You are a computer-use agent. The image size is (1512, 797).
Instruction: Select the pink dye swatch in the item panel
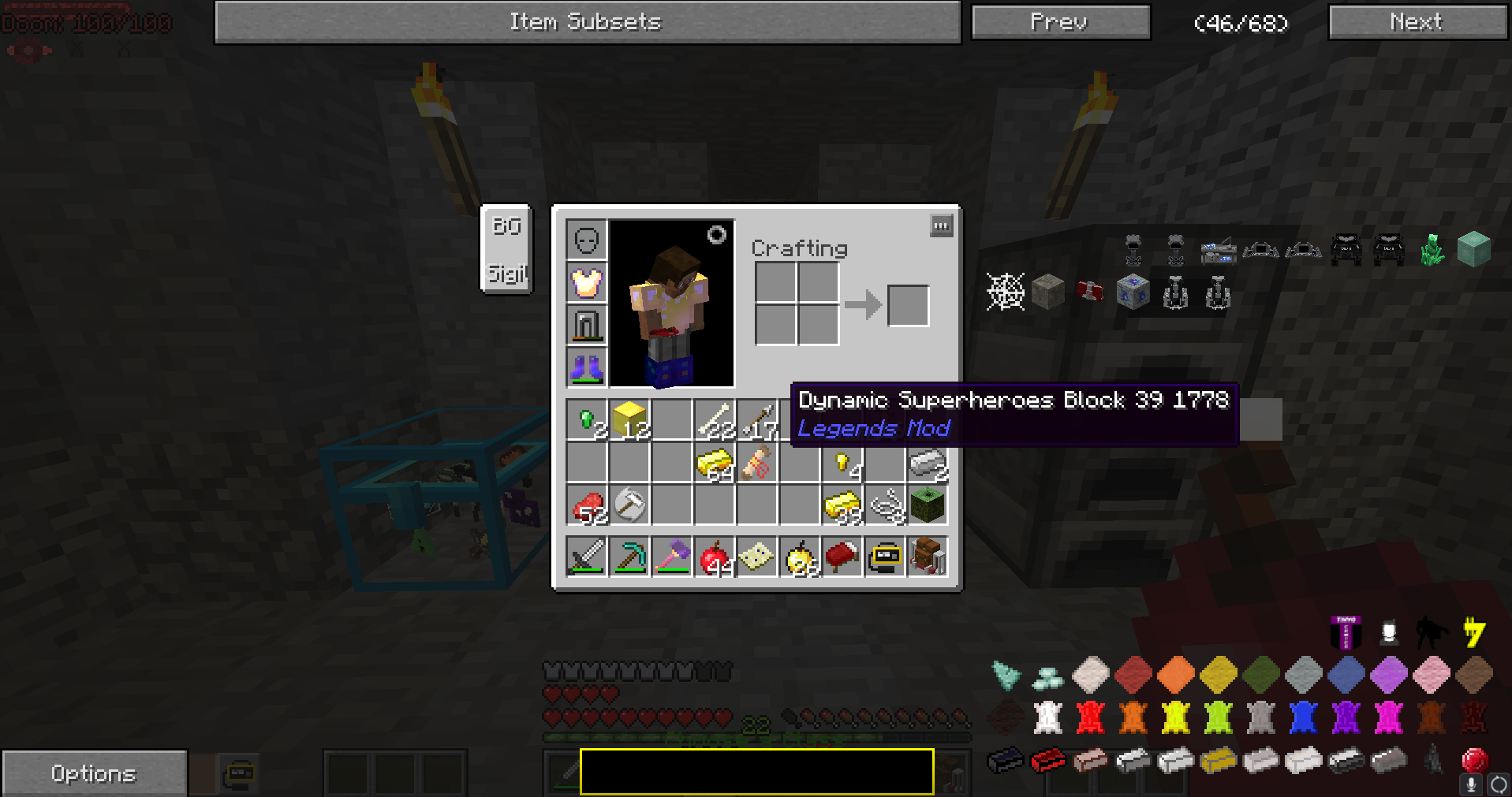[x=1430, y=675]
